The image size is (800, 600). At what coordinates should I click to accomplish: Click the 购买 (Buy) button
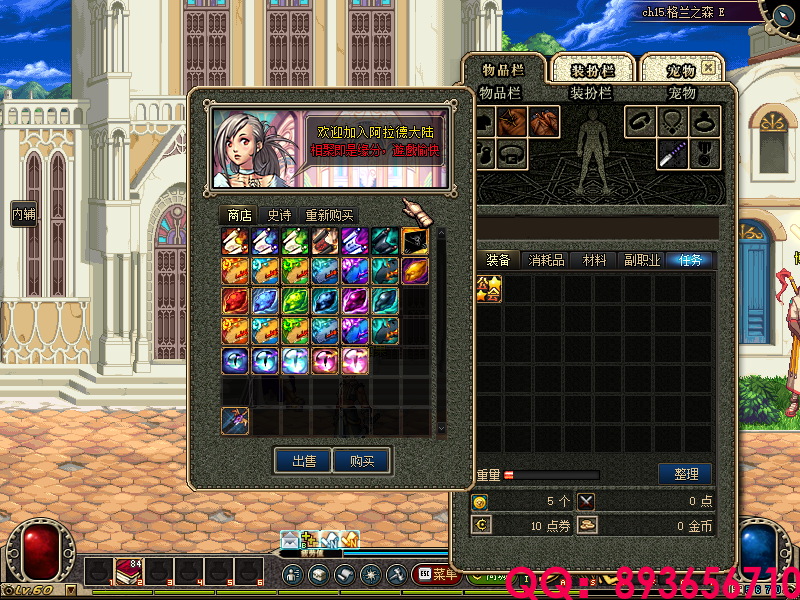(362, 461)
